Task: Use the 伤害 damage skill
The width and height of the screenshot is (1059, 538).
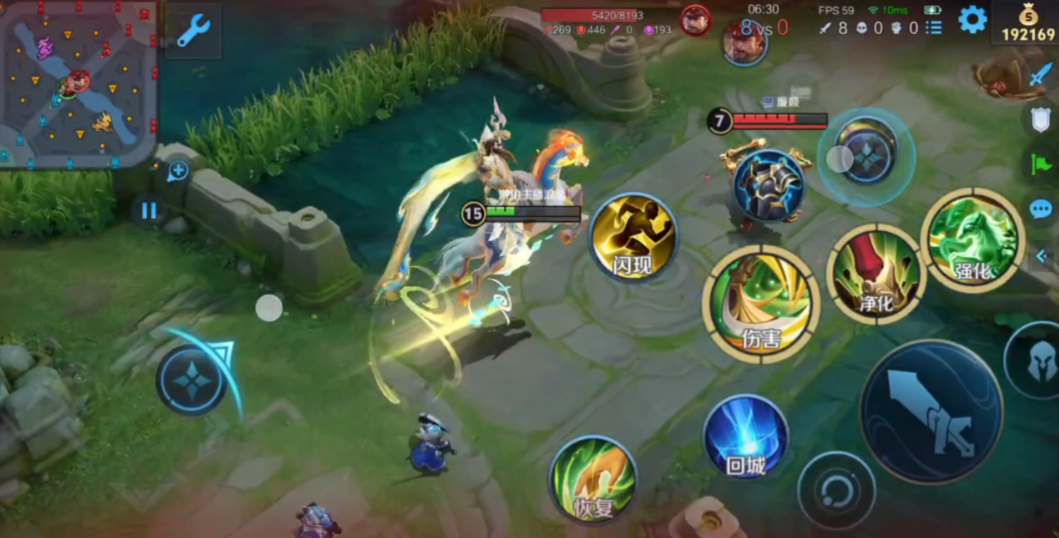Action: (762, 302)
